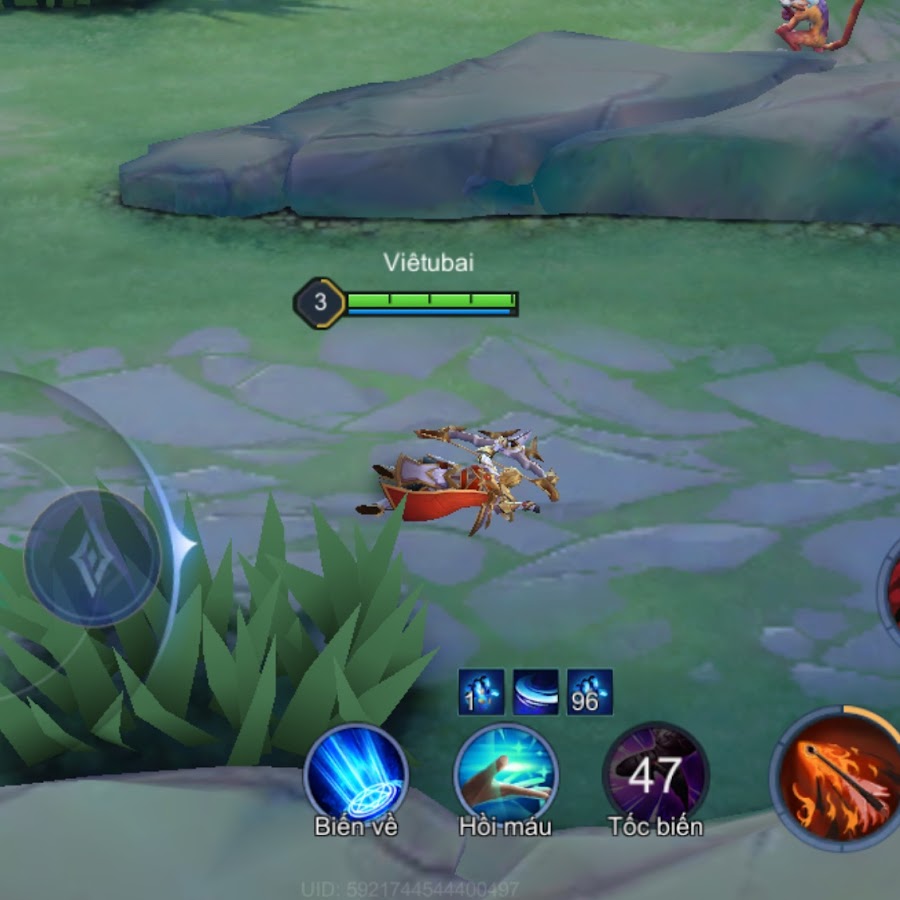The width and height of the screenshot is (900, 900).
Task: Use the Hồi máu heal ability
Action: (505, 774)
